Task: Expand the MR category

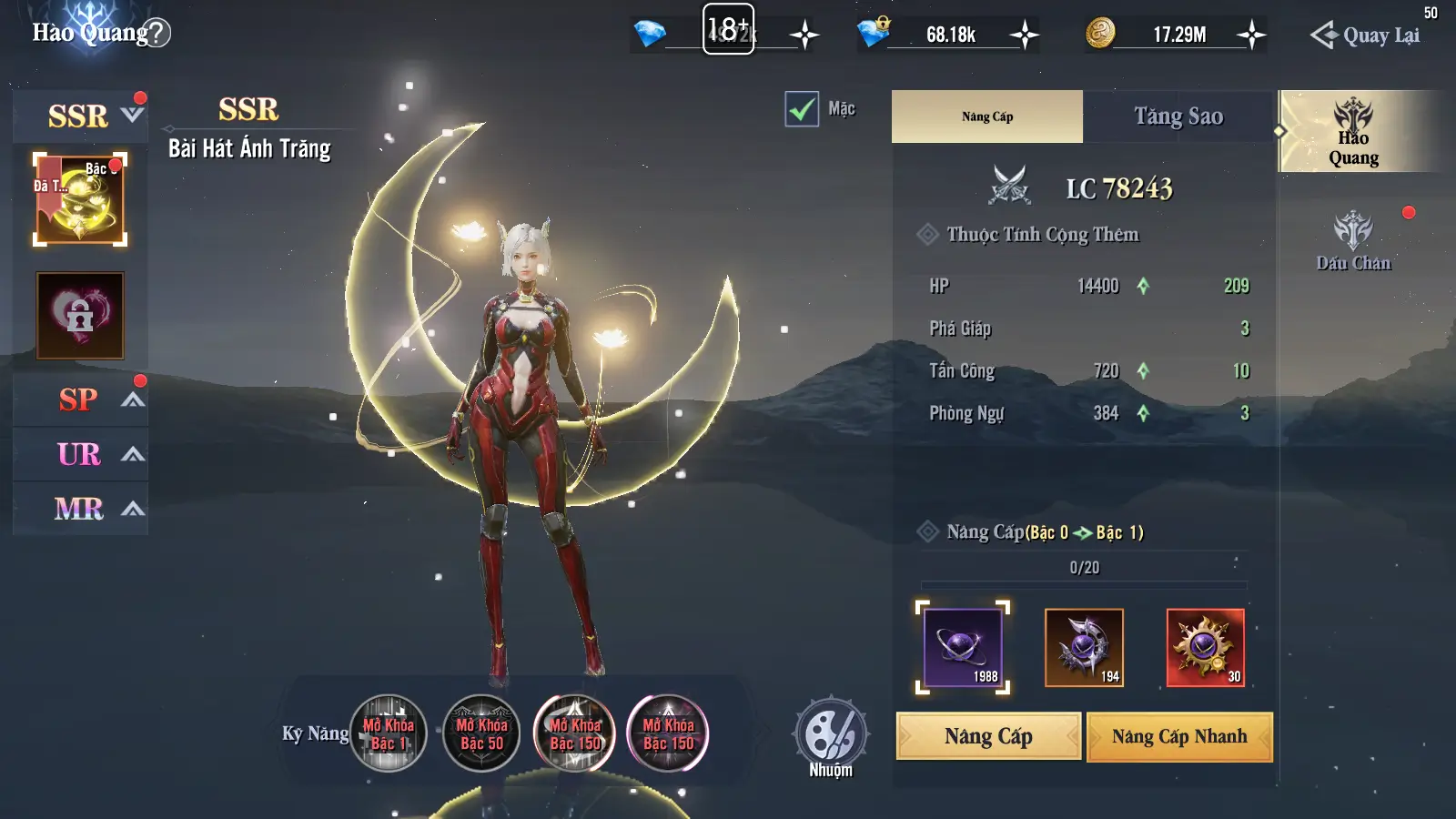Action: coord(133,509)
